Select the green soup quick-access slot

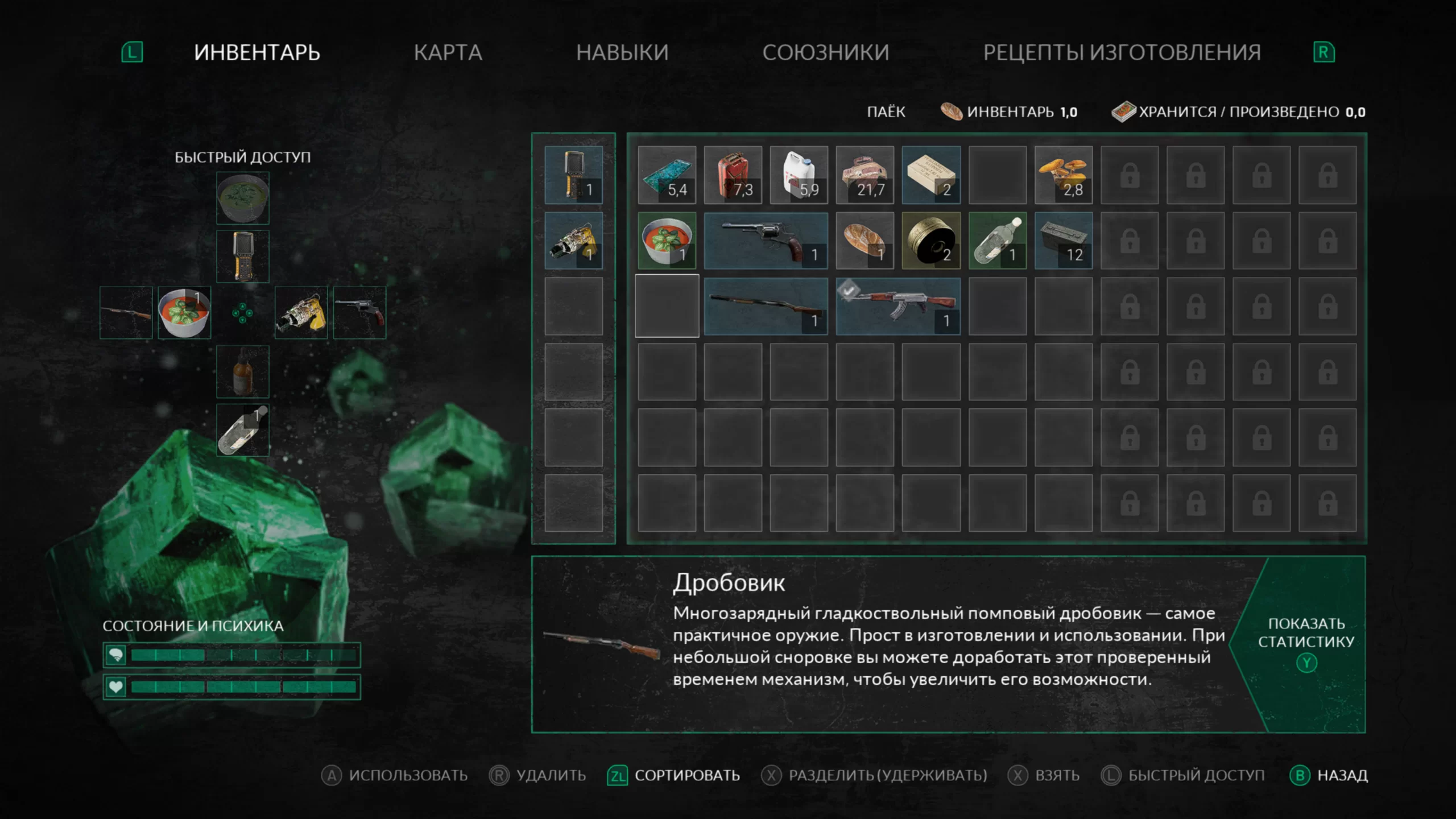click(243, 198)
